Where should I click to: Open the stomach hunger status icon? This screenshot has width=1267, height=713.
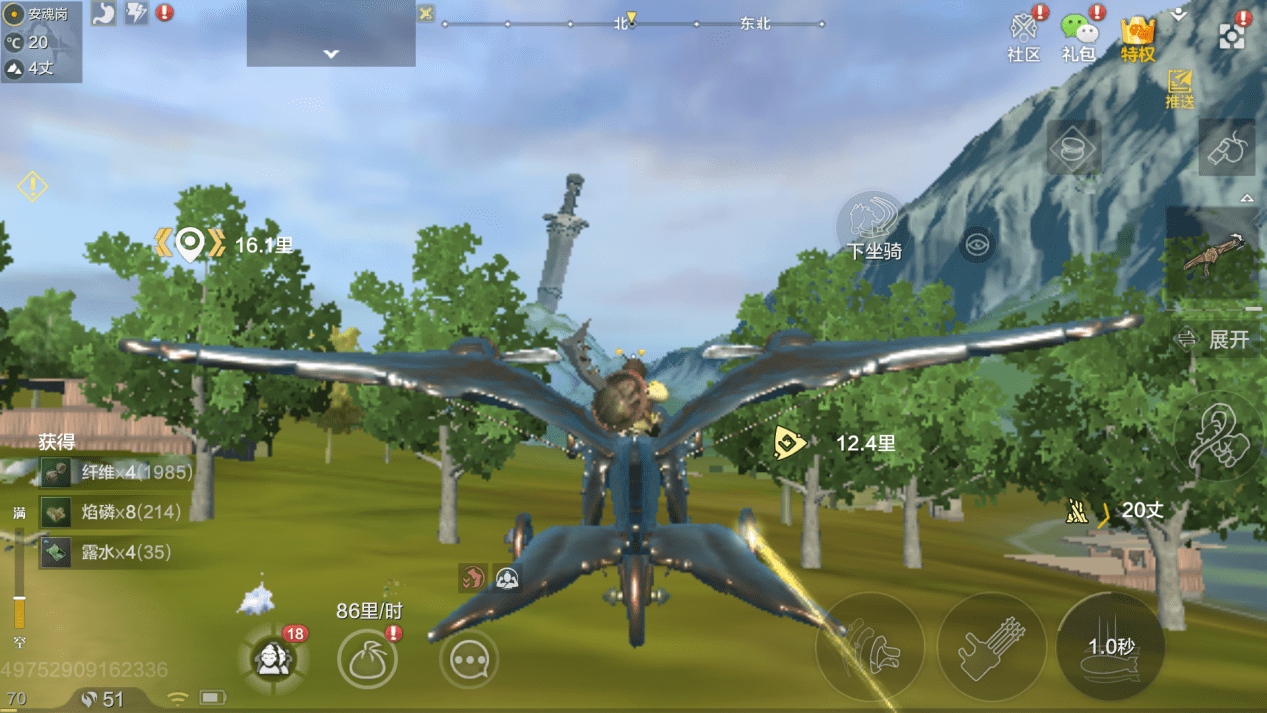[103, 13]
